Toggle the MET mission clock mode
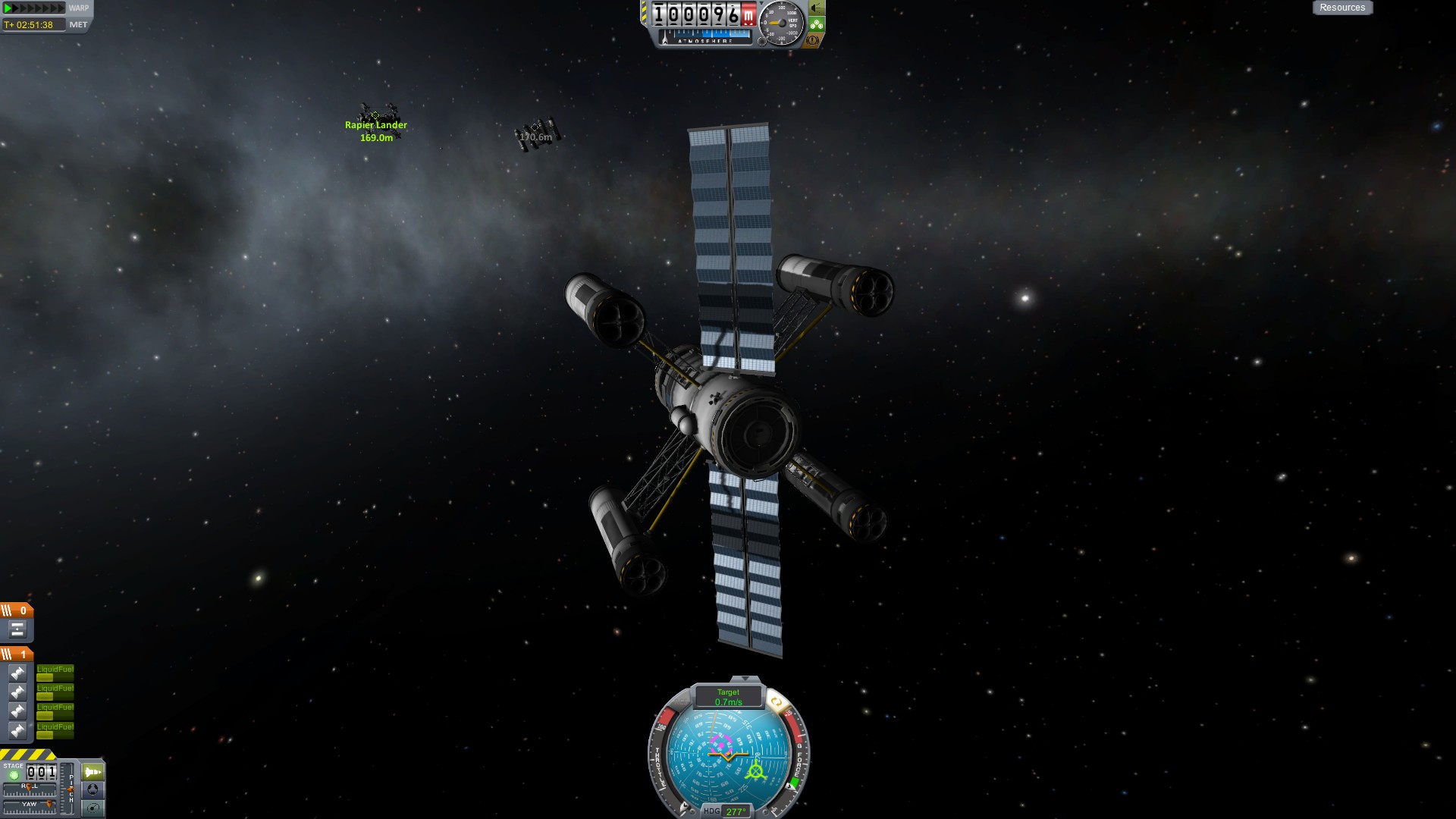Image resolution: width=1456 pixels, height=819 pixels. tap(78, 25)
